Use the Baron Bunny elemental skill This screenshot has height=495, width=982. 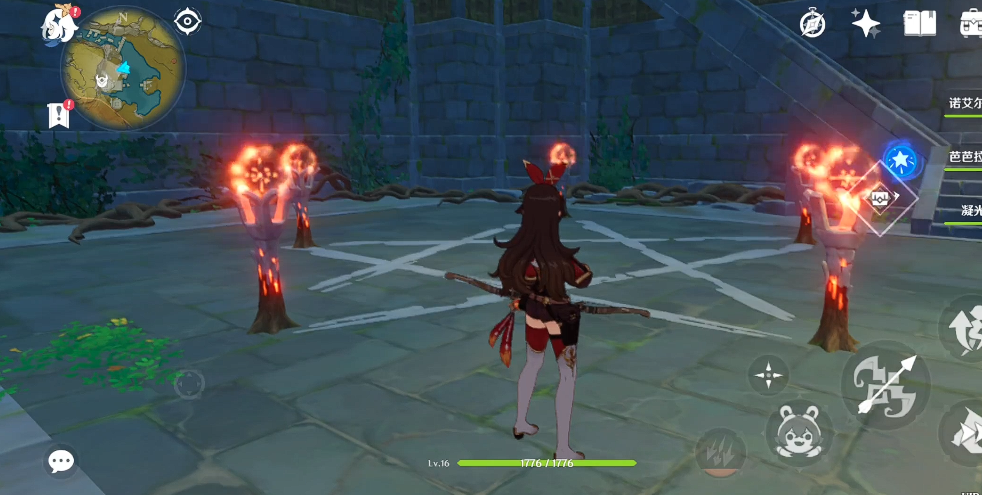[799, 434]
